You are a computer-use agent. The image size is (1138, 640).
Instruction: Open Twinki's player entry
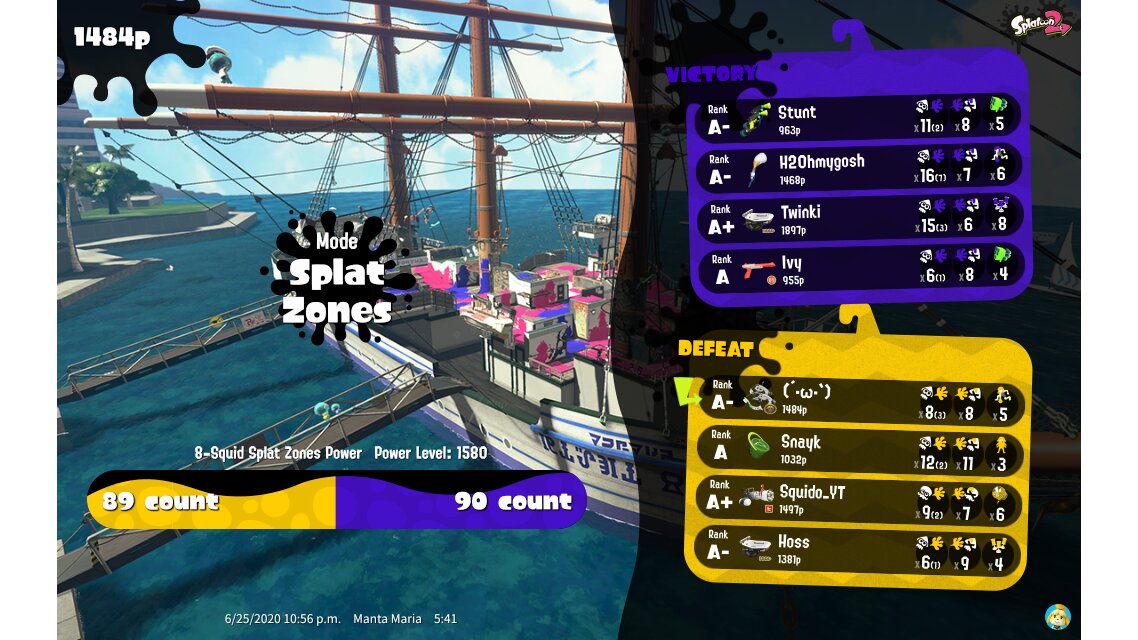pos(858,218)
